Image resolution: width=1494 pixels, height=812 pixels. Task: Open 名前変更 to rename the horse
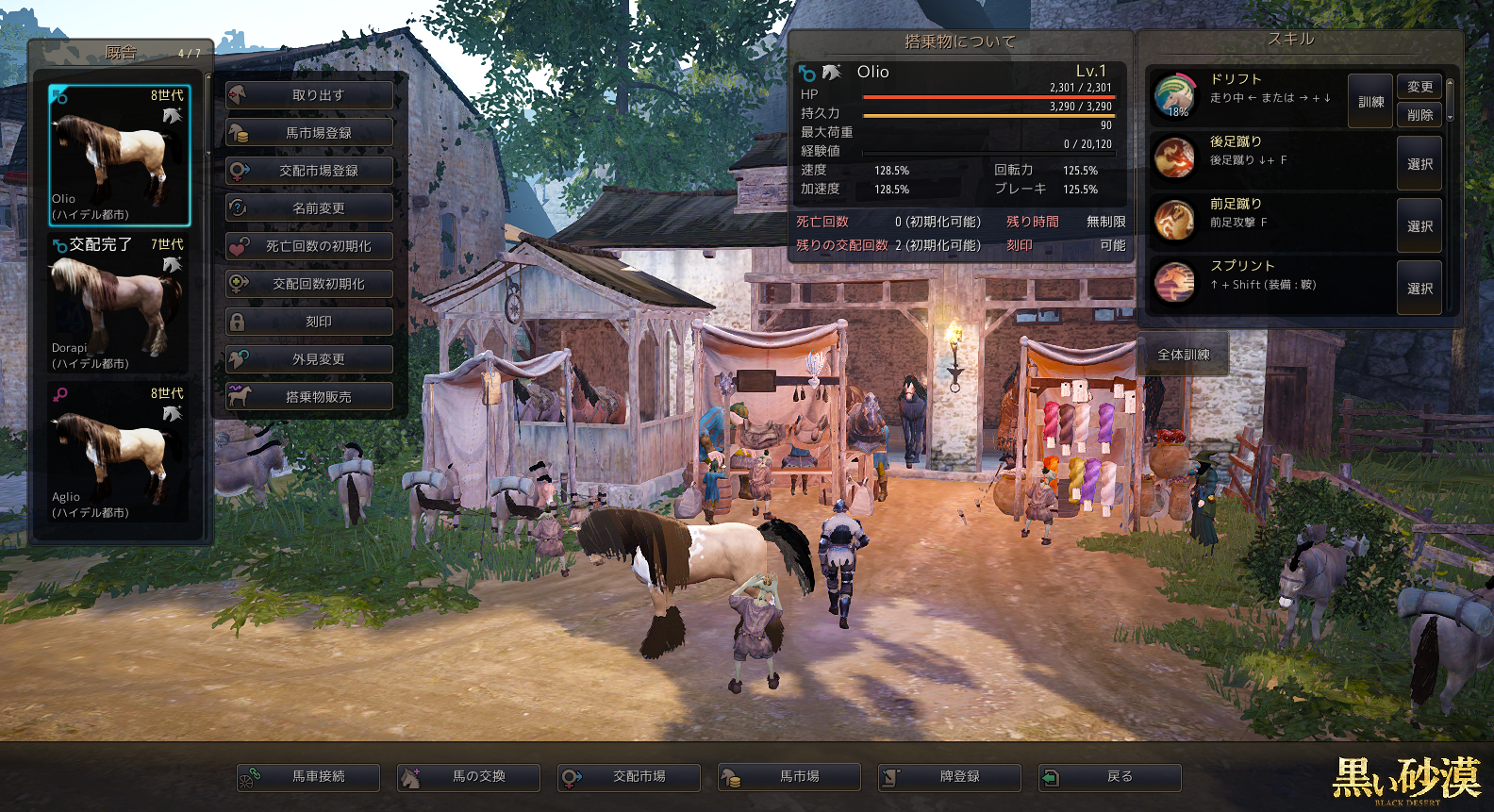pos(309,208)
